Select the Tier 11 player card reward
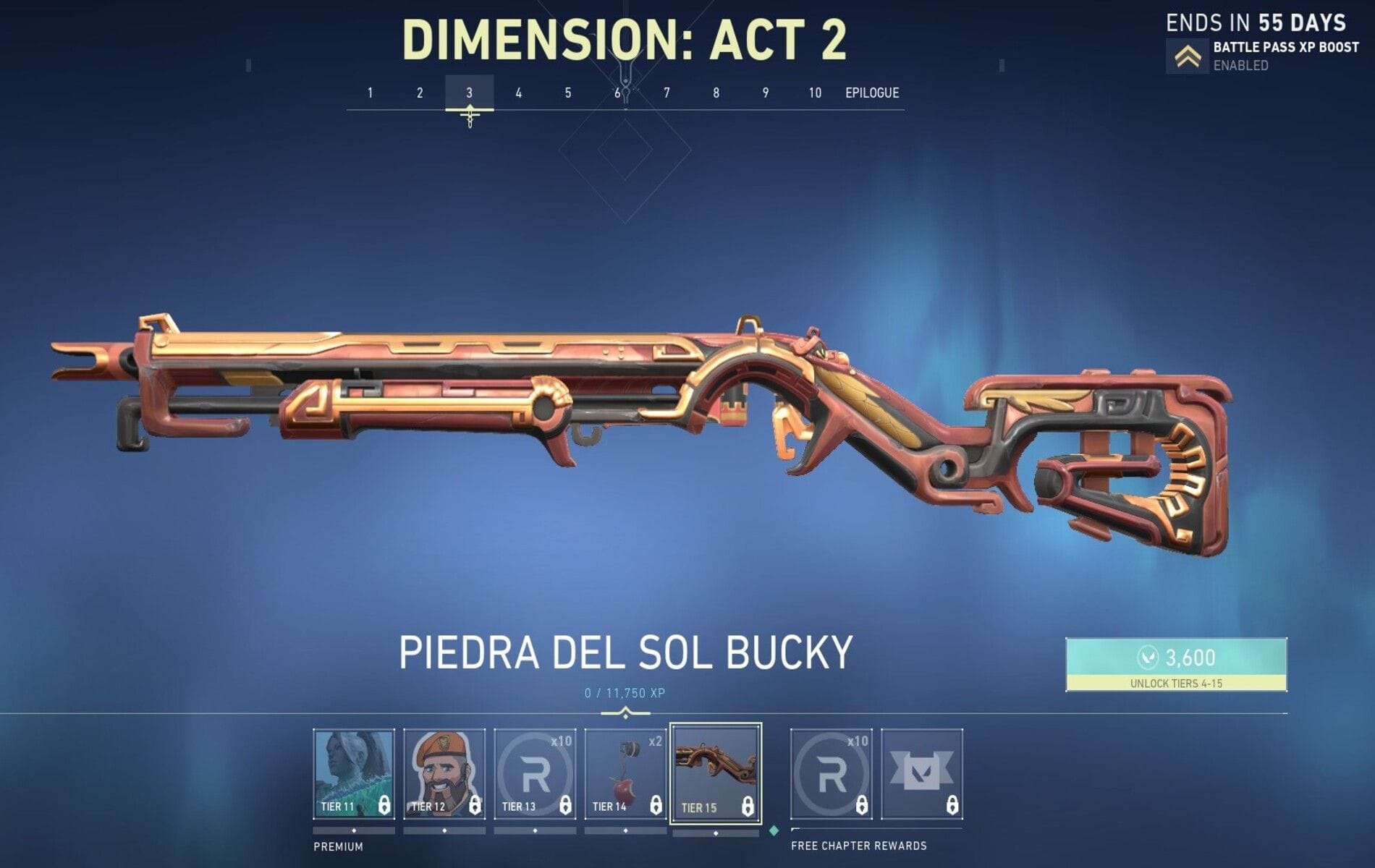The image size is (1375, 868). tap(354, 773)
